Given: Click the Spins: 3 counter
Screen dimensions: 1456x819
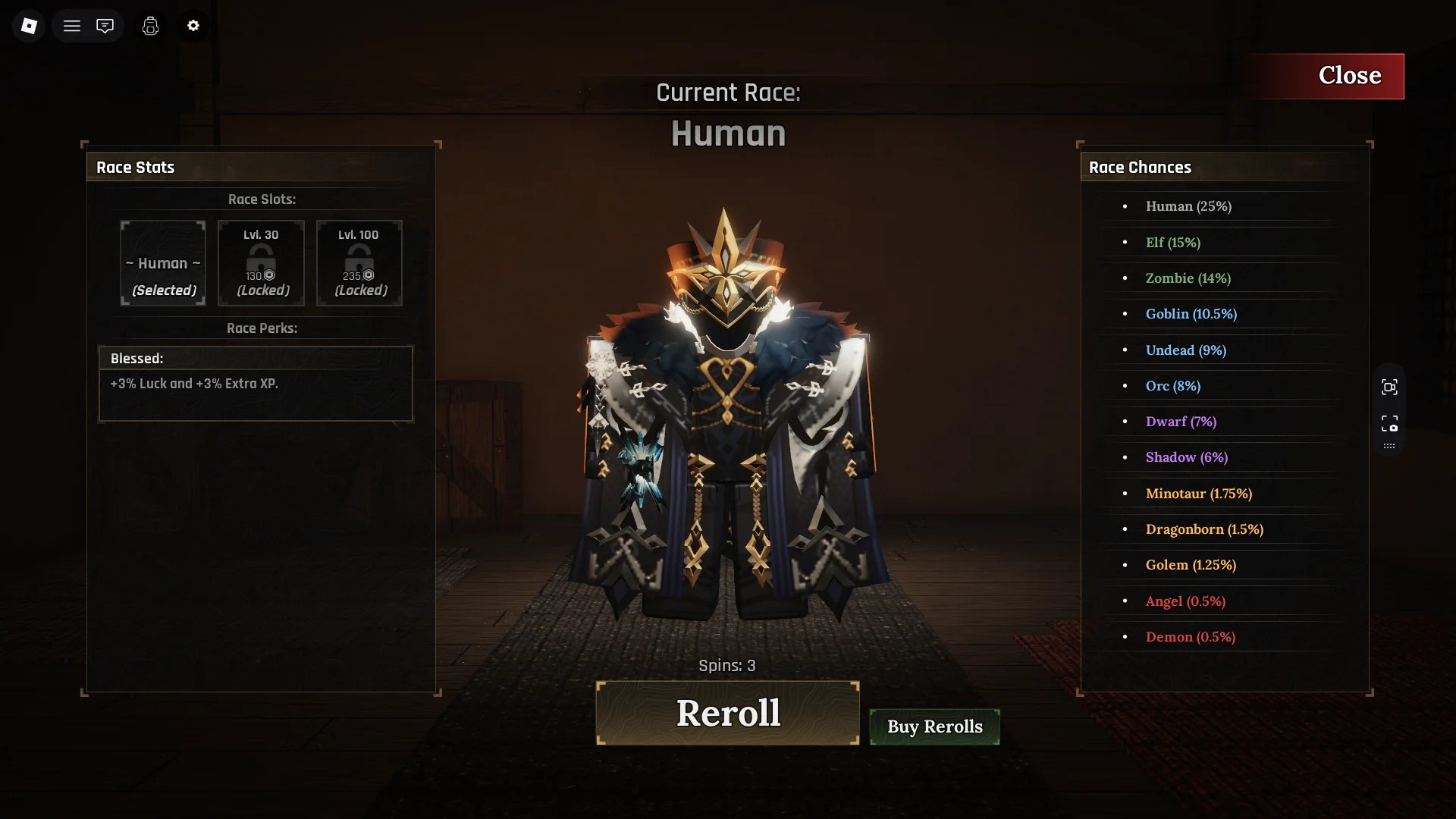Looking at the screenshot, I should pyautogui.click(x=726, y=665).
